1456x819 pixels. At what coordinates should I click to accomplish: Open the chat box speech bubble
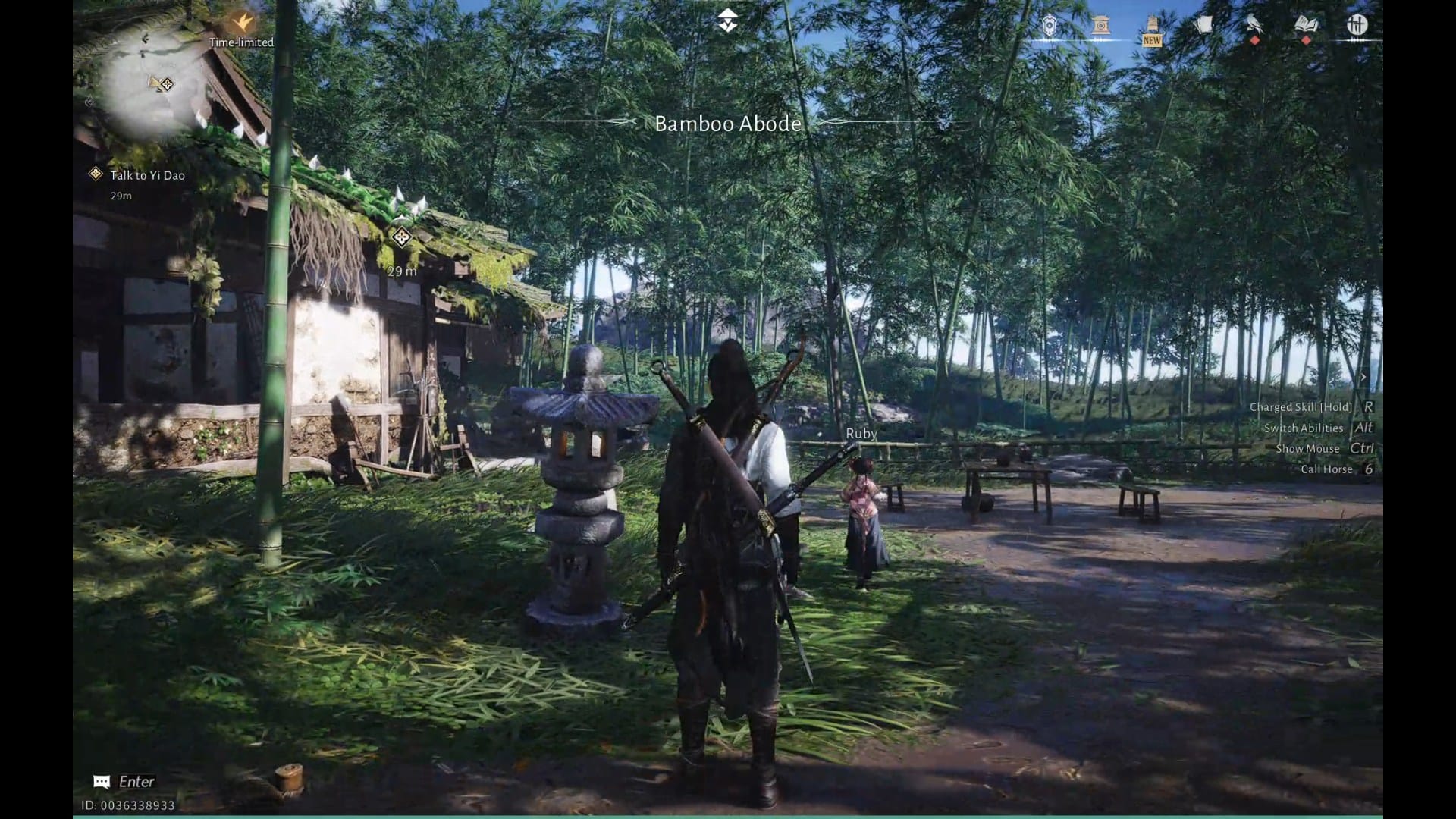[x=102, y=782]
